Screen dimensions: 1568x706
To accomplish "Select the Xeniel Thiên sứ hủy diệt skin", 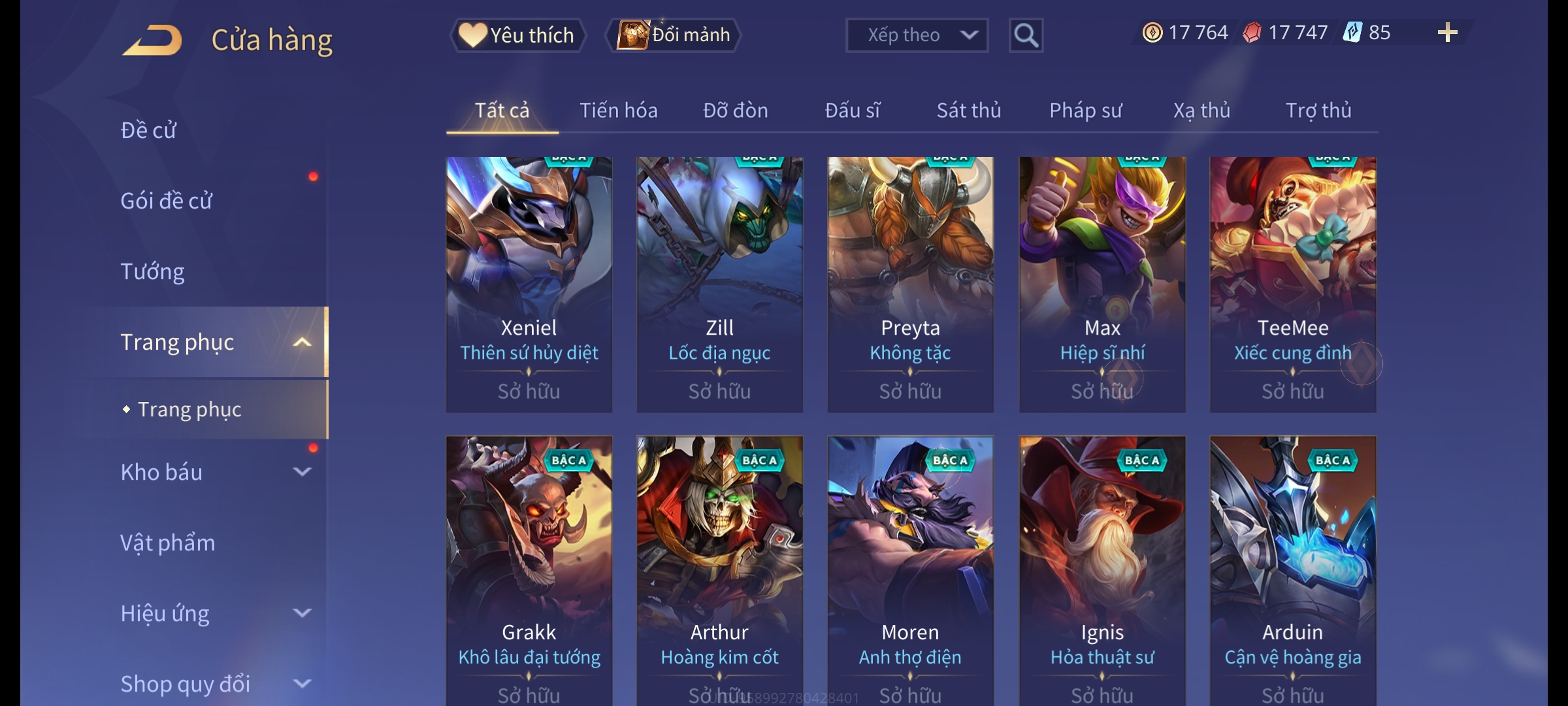I will [x=529, y=284].
